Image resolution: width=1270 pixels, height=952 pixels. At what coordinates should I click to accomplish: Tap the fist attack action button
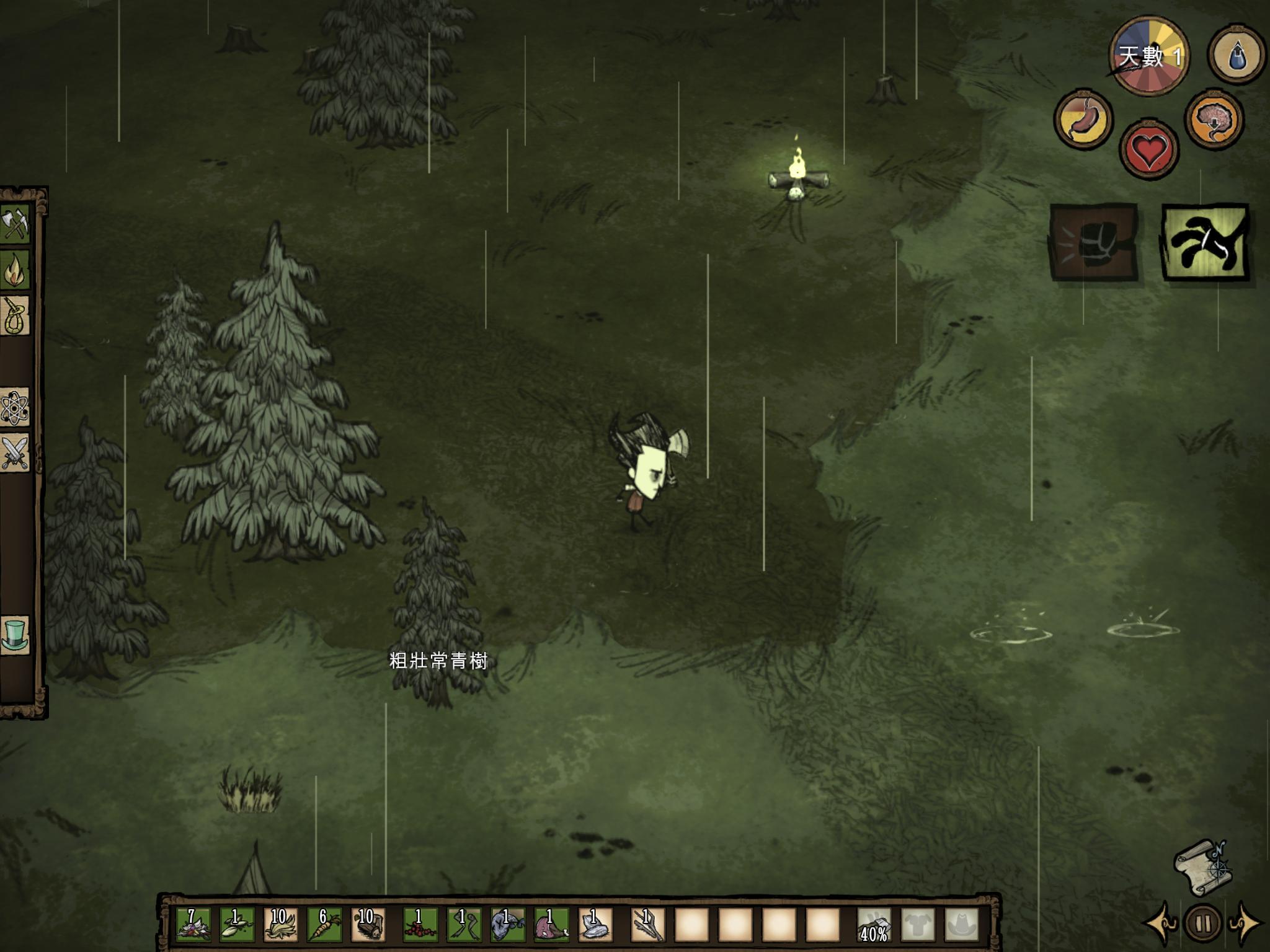point(1094,242)
